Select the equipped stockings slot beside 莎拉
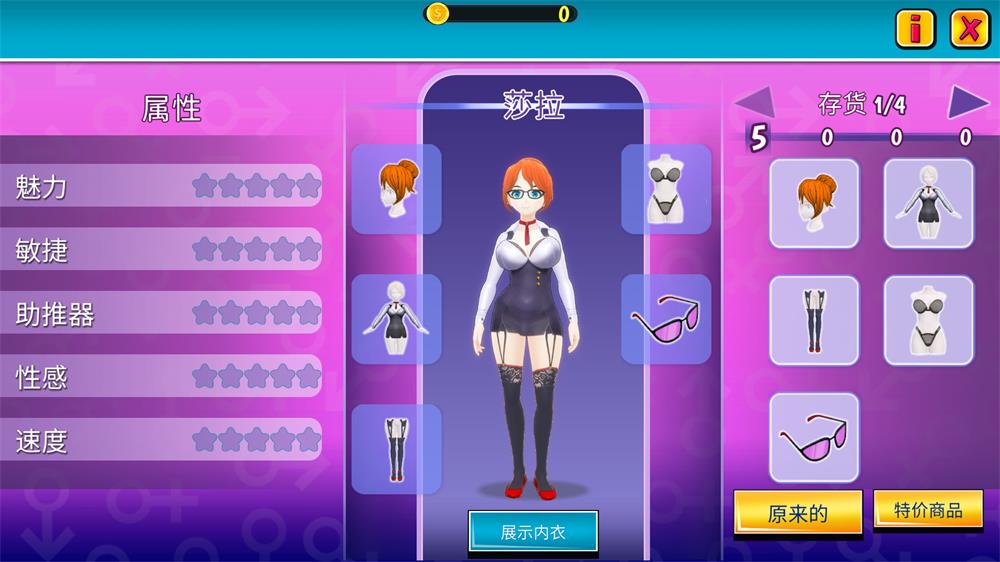The height and width of the screenshot is (562, 1000). point(396,449)
